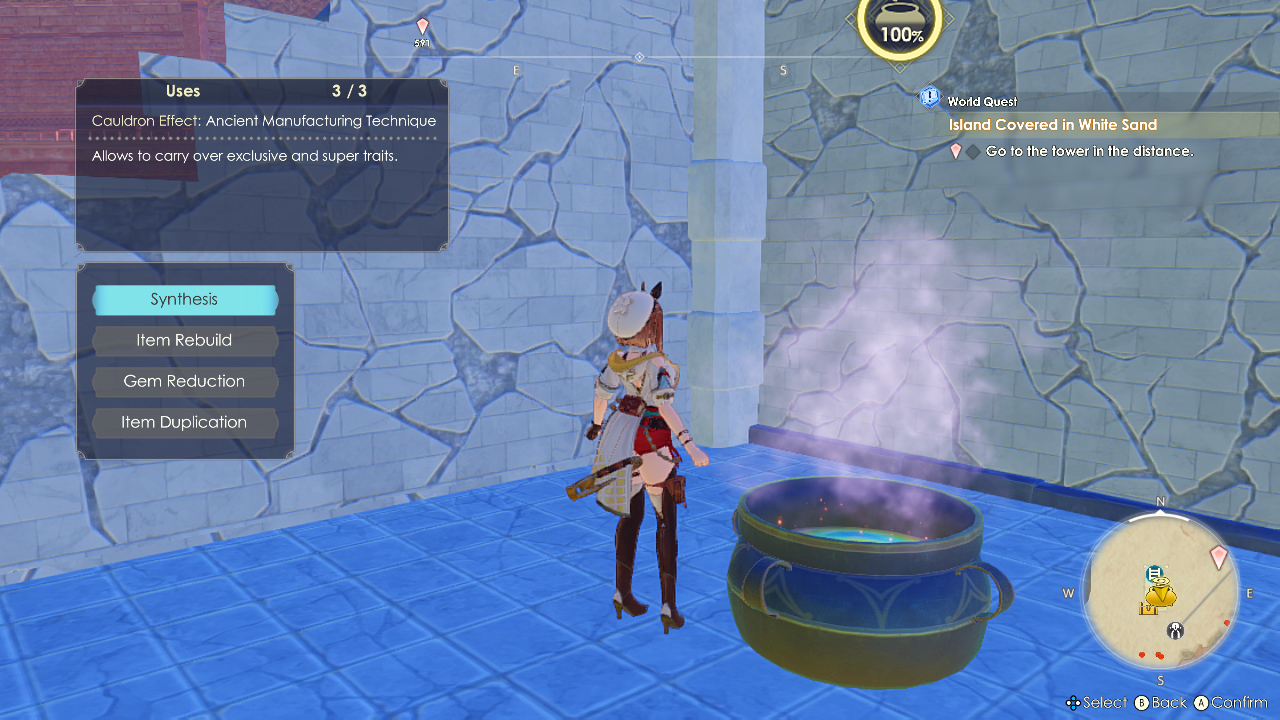The width and height of the screenshot is (1280, 720).
Task: Click the blue circular landmark icon on minimap
Action: pos(1153,573)
